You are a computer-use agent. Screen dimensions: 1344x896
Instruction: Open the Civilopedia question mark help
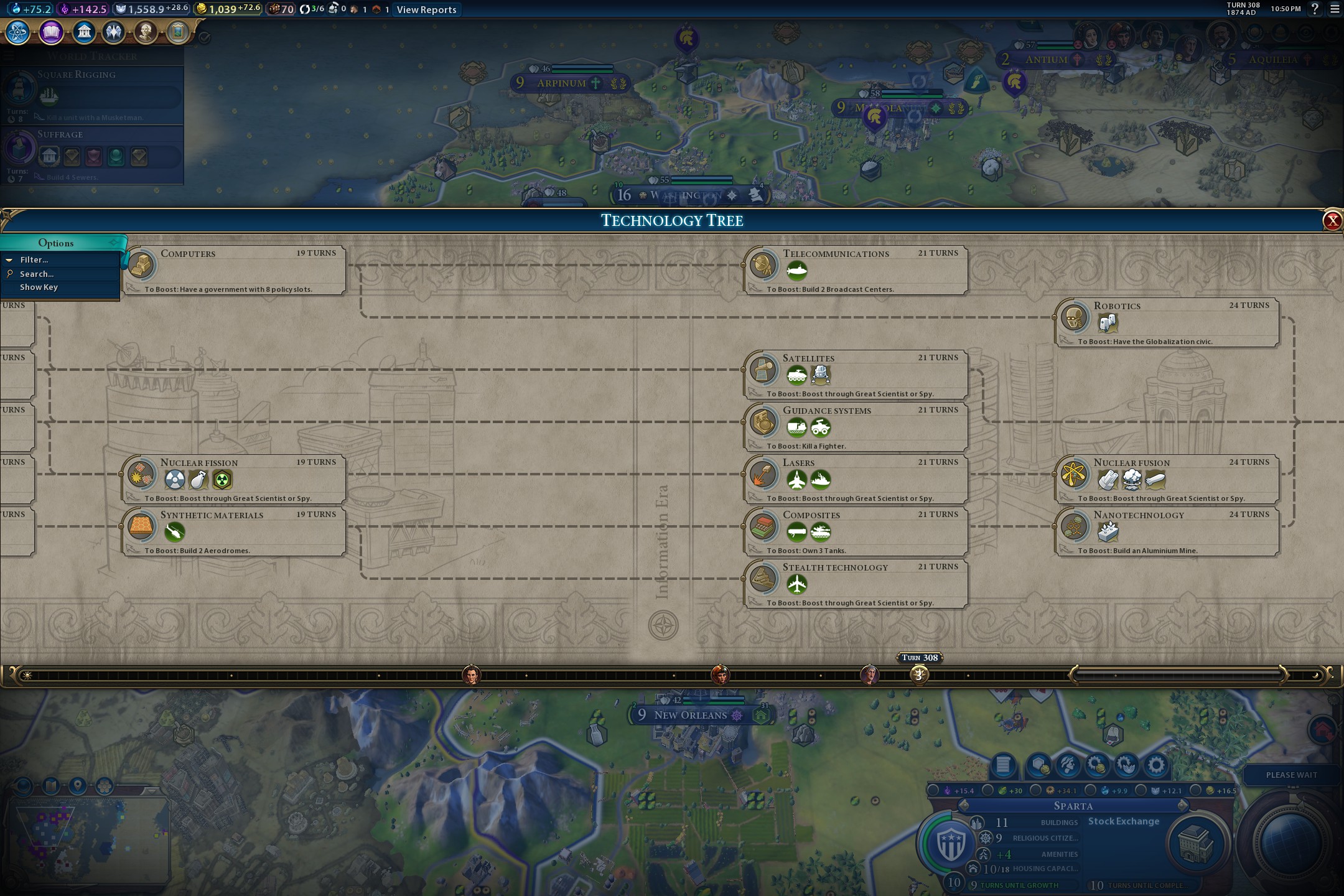(1315, 9)
